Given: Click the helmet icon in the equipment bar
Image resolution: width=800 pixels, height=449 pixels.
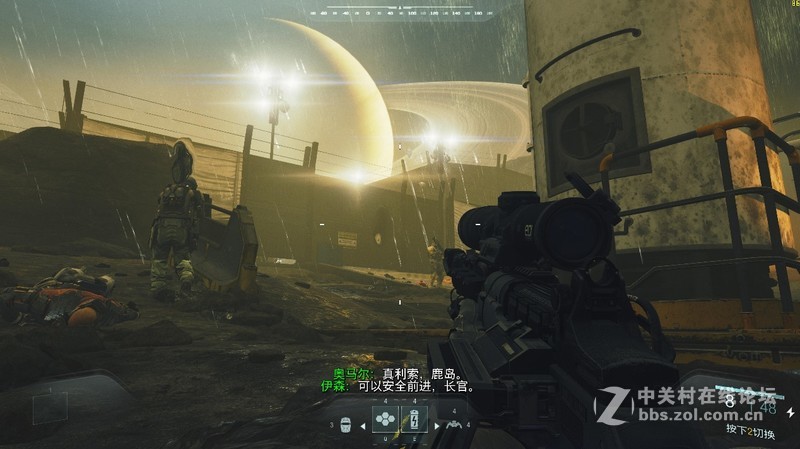Looking at the screenshot, I should pos(346,424).
